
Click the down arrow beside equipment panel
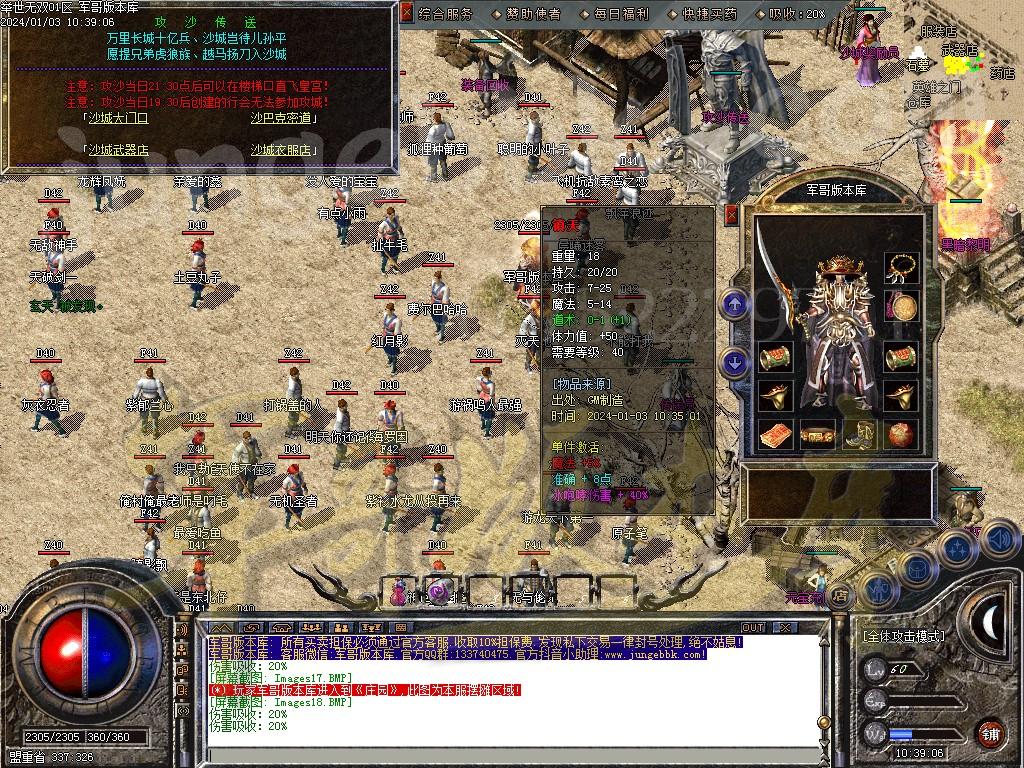(x=735, y=362)
